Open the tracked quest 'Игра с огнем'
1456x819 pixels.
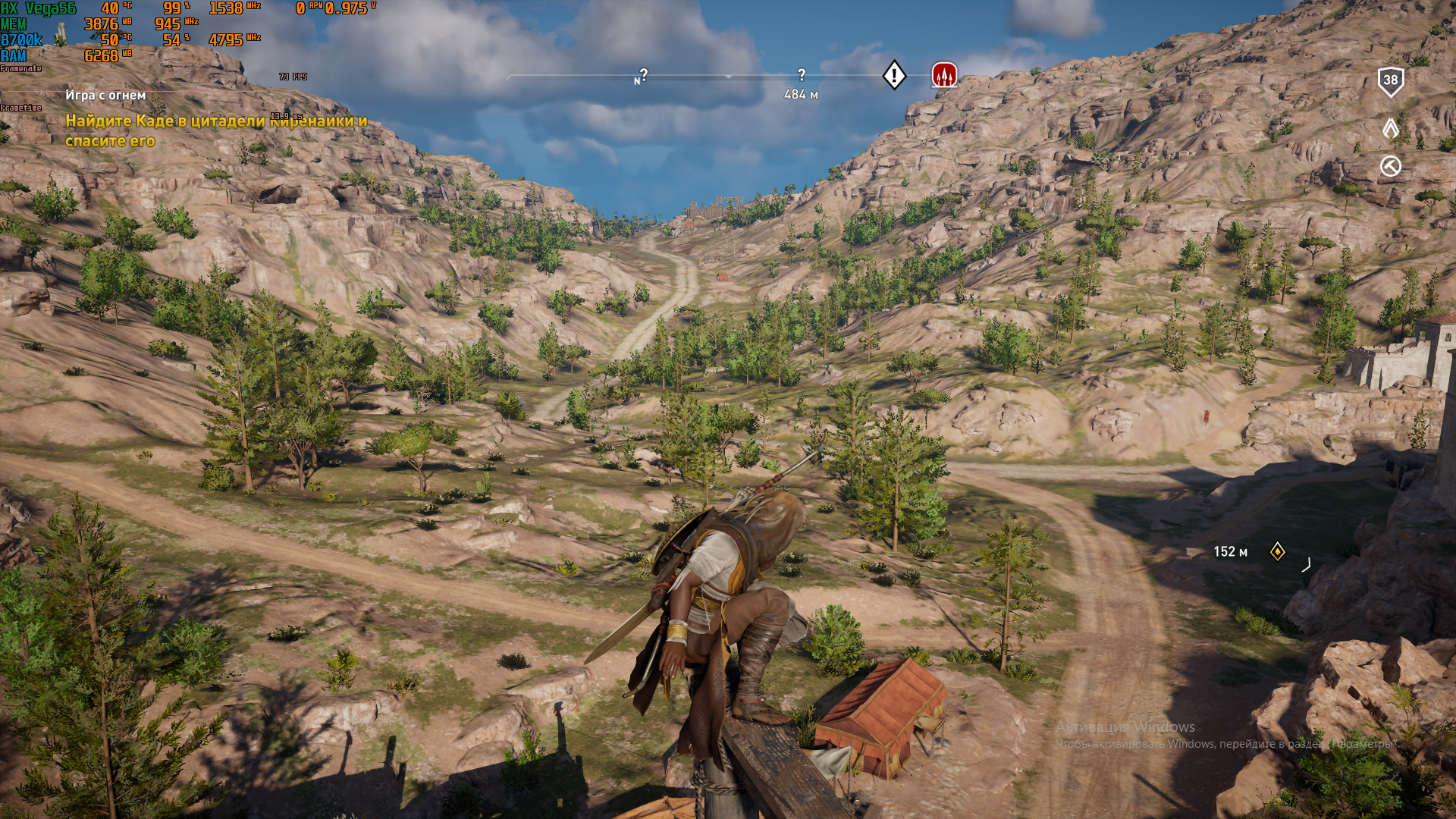click(x=105, y=96)
